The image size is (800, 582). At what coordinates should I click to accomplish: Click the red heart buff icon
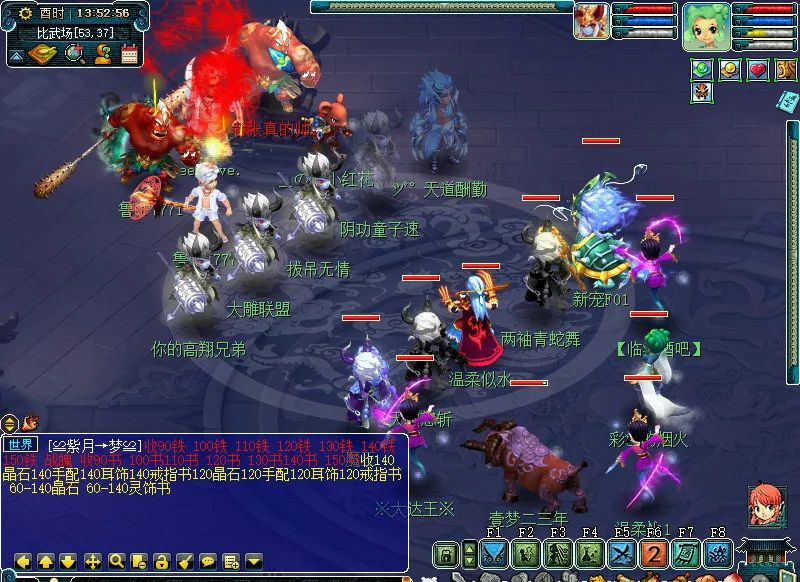pos(758,69)
